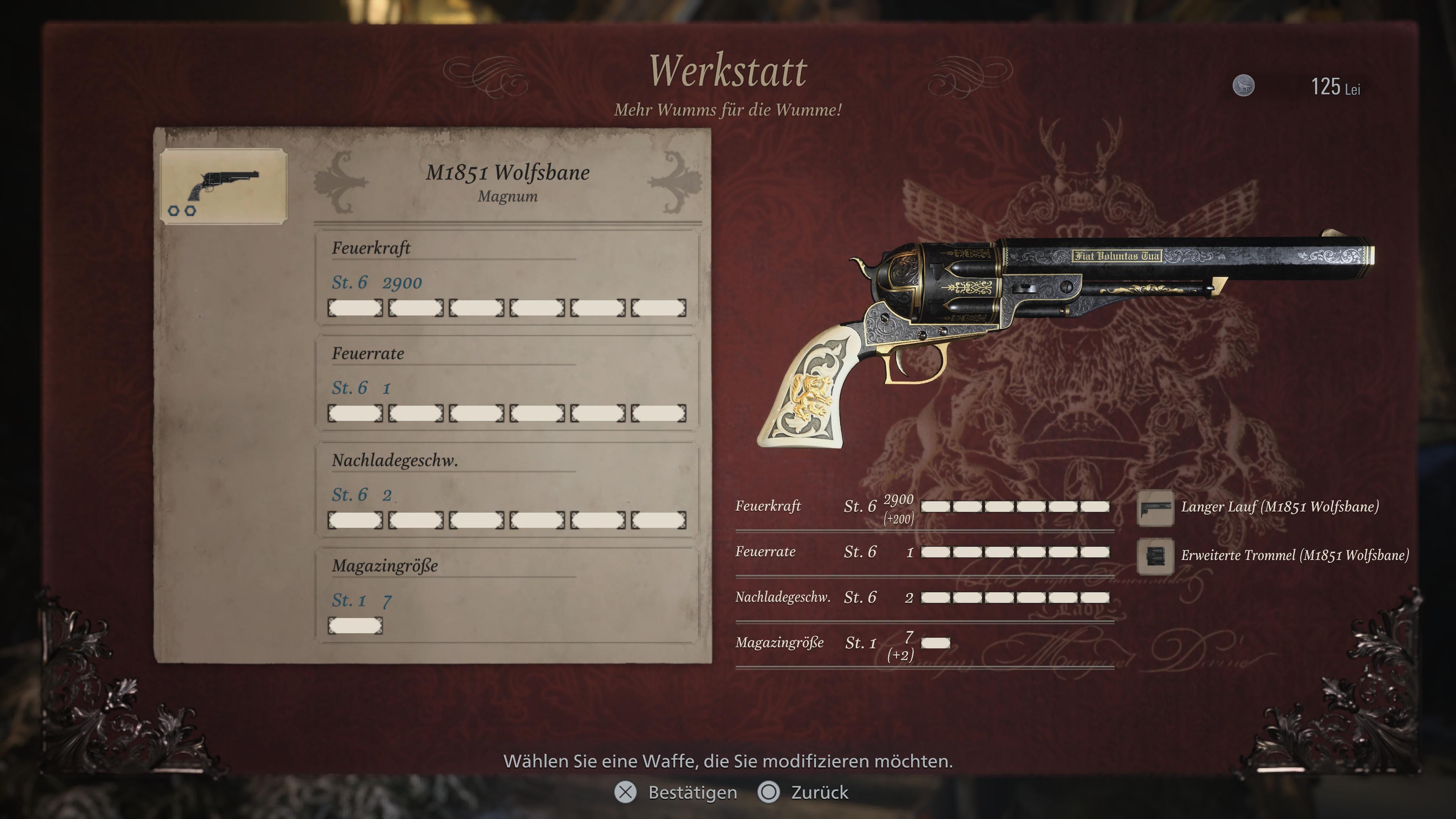Open the Nachladegeschw. upgrade panel
This screenshot has width=1456, height=819.
(507, 490)
